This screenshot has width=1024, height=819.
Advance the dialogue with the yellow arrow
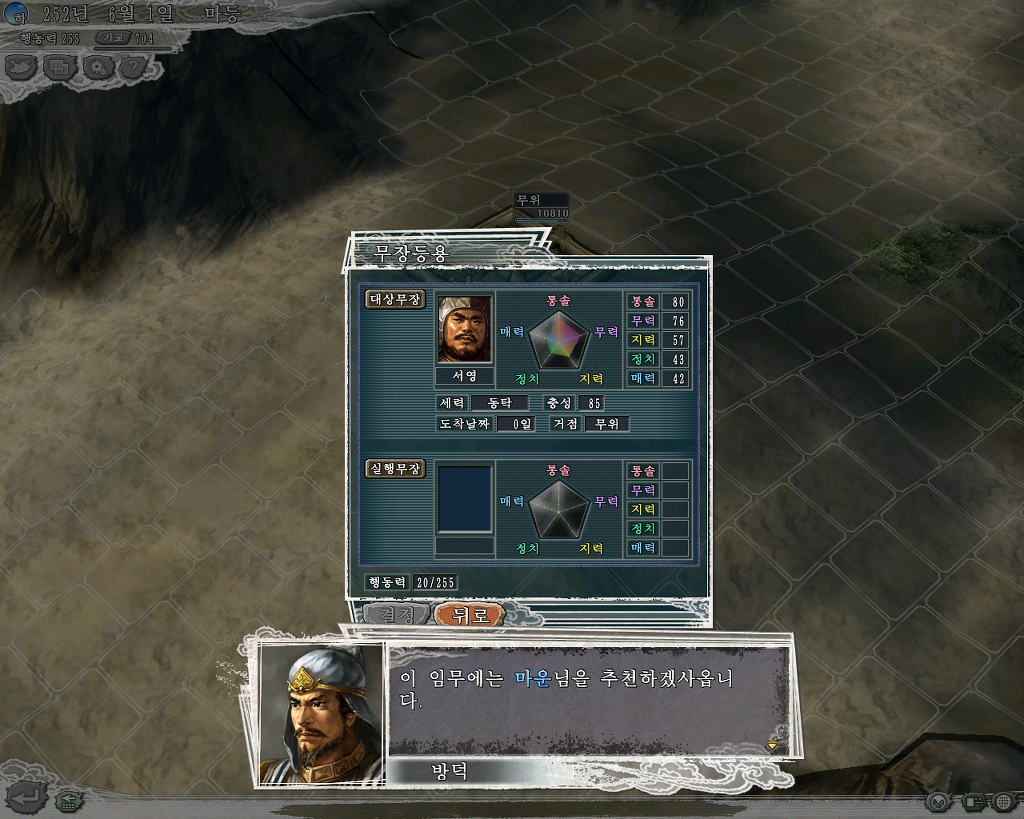pos(771,745)
